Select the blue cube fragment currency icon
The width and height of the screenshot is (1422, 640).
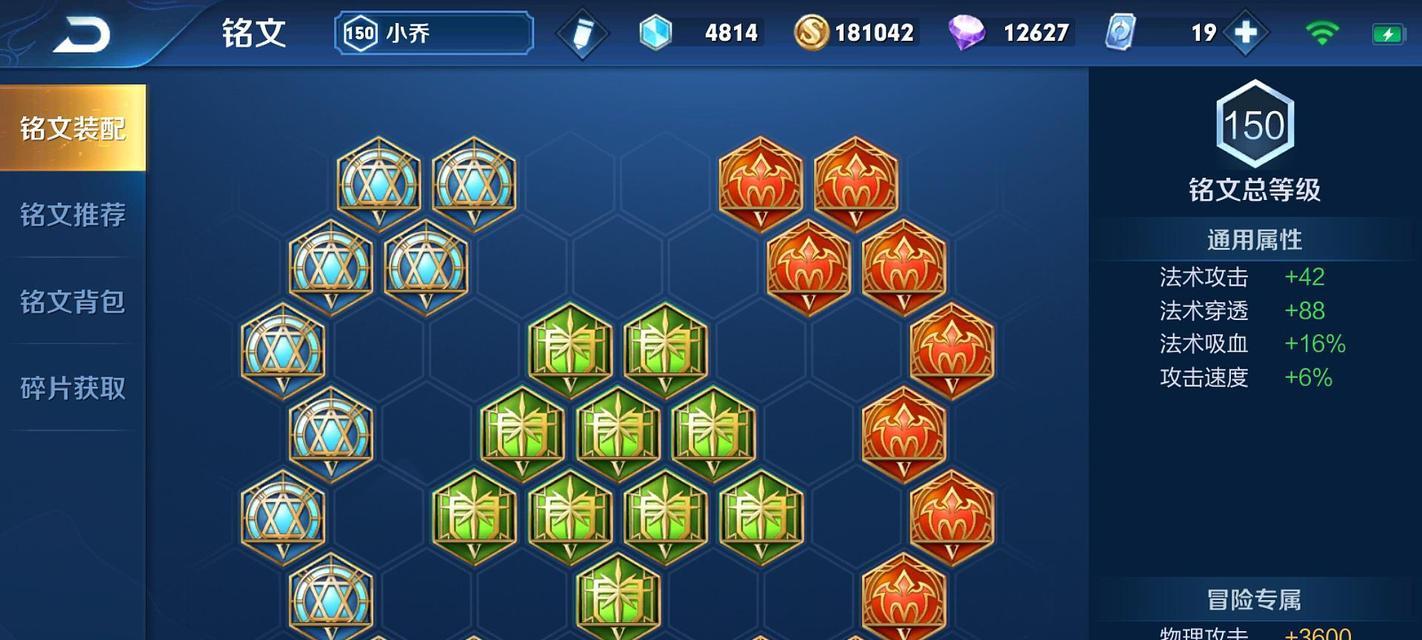(x=656, y=33)
